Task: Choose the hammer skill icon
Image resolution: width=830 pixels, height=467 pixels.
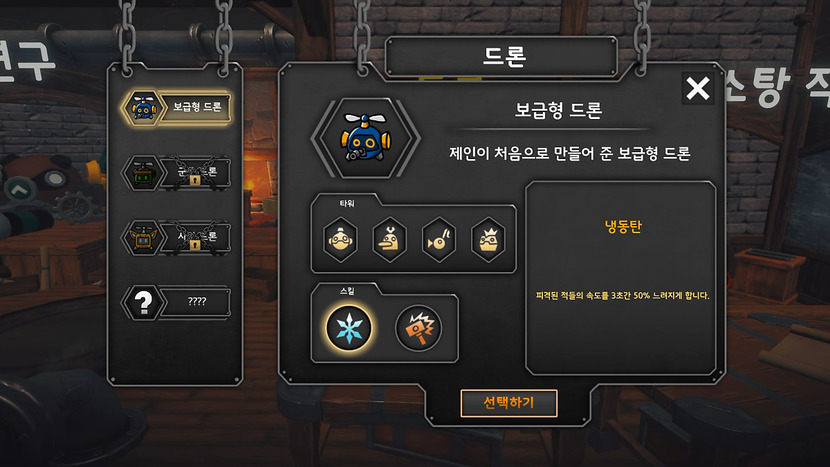Action: click(x=419, y=327)
